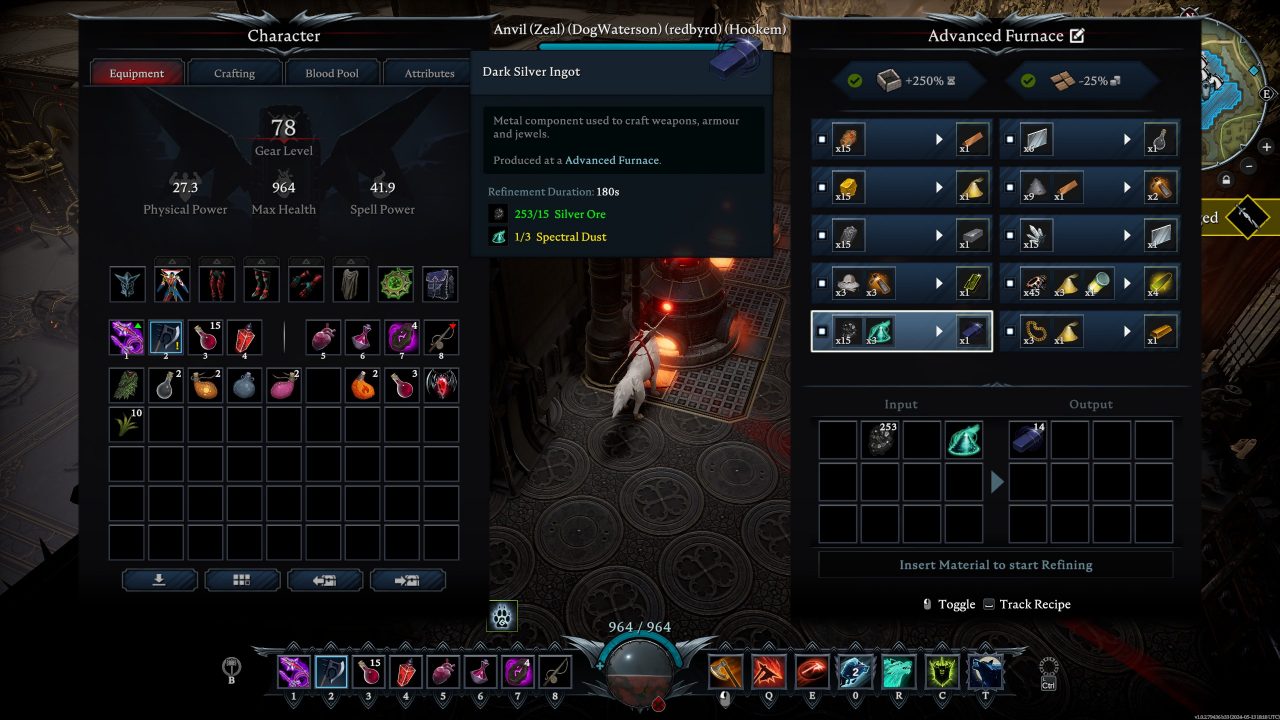
Task: Open the Blood Pool tab
Action: click(x=333, y=72)
